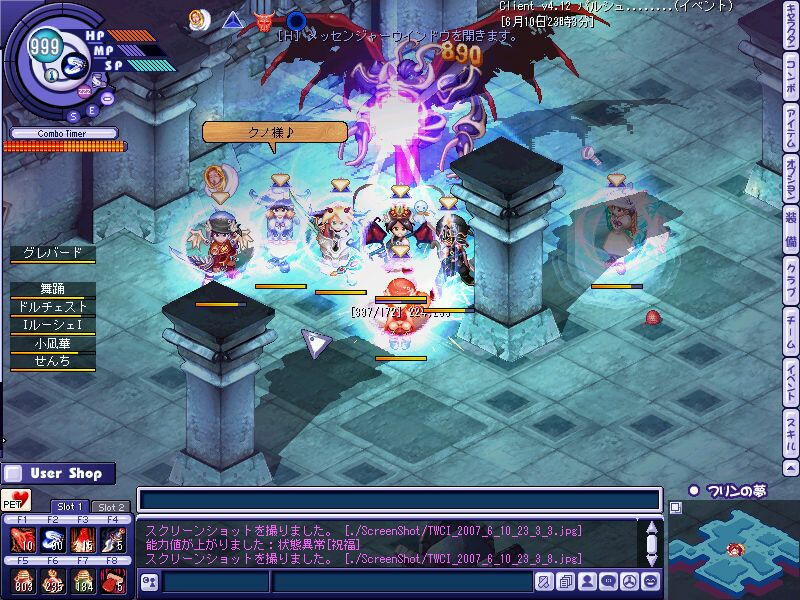Use the F6 hotbar item showing 235
This screenshot has height=600, width=800.
54,581
